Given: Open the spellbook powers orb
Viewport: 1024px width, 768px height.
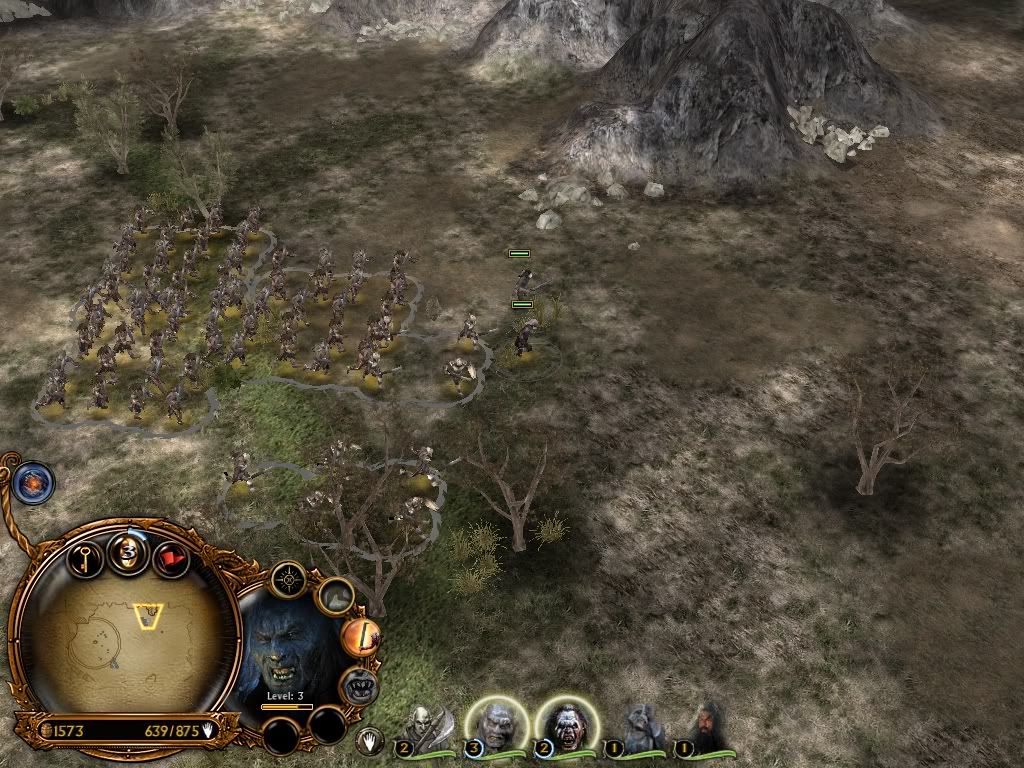Looking at the screenshot, I should pos(34,482).
